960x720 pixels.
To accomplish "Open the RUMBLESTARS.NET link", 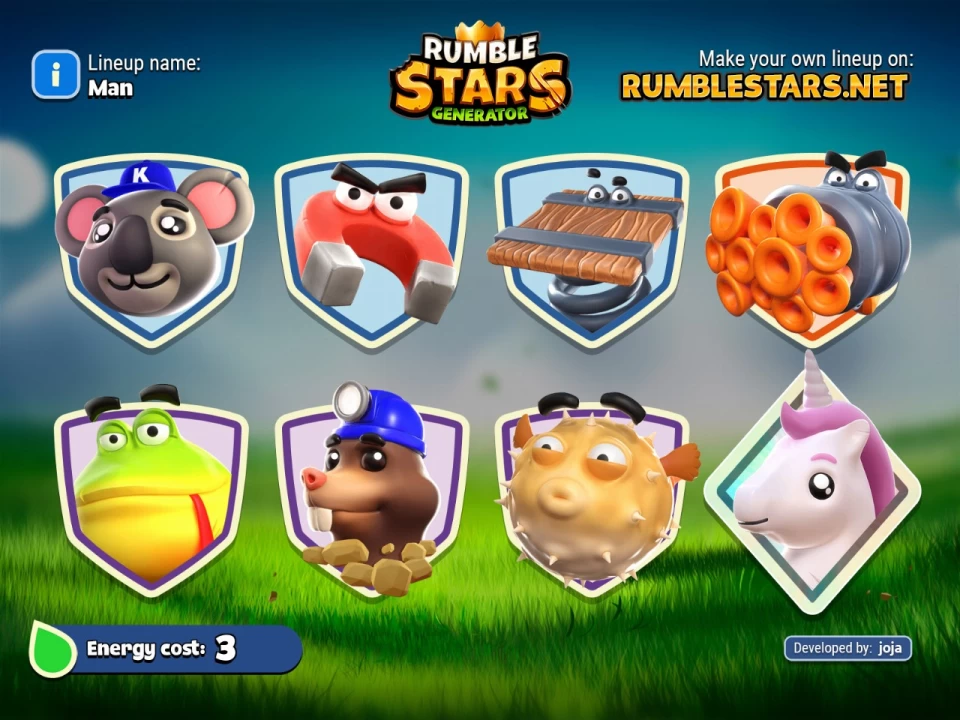I will click(765, 86).
